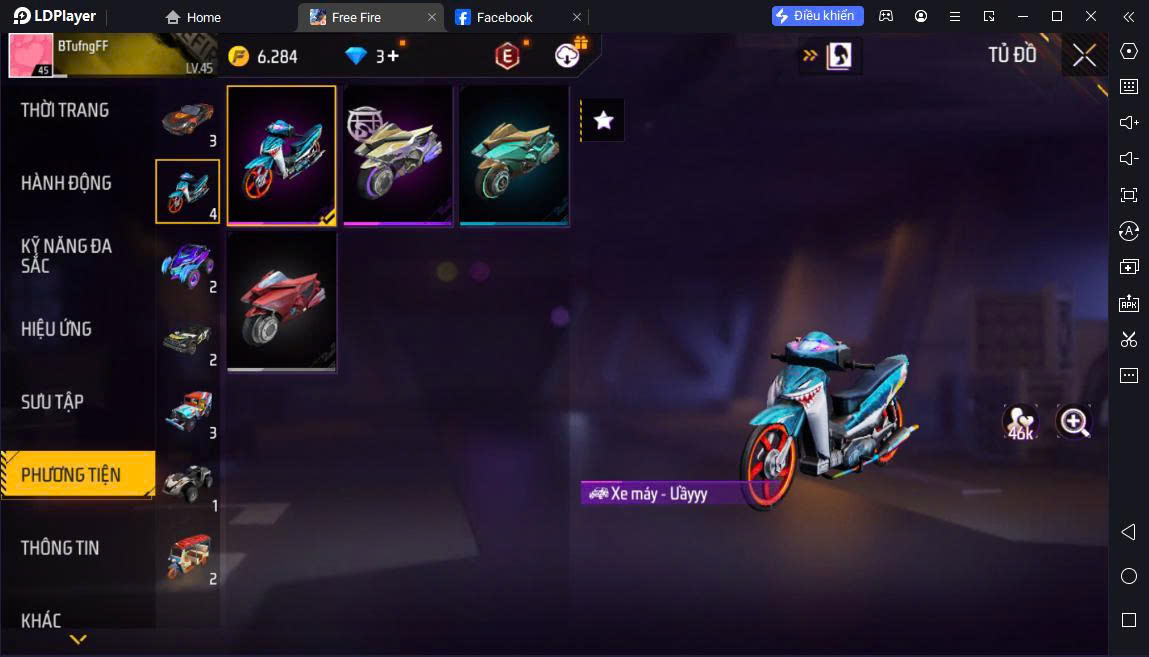Open the magnifier zoom preview button
Screen dimensions: 1149x657
point(1074,422)
